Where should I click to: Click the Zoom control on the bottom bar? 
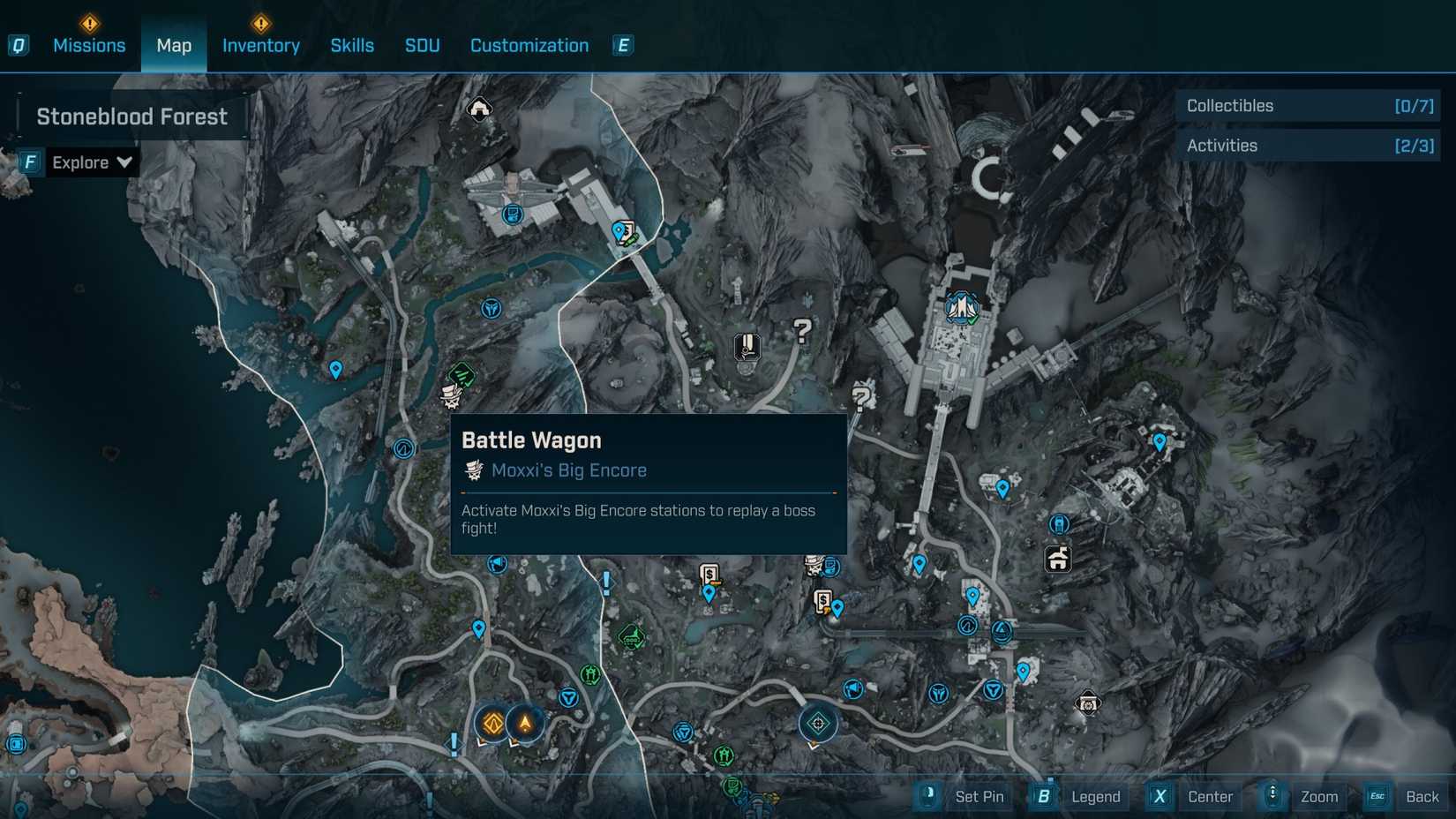tap(1319, 796)
